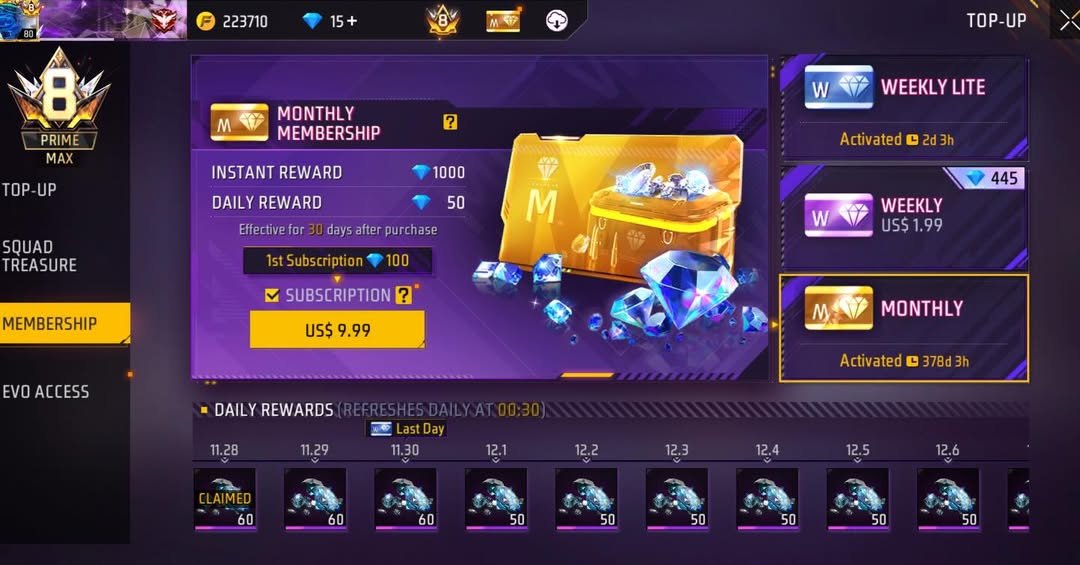Close the top-up screen
The width and height of the screenshot is (1080, 565).
[x=1068, y=21]
